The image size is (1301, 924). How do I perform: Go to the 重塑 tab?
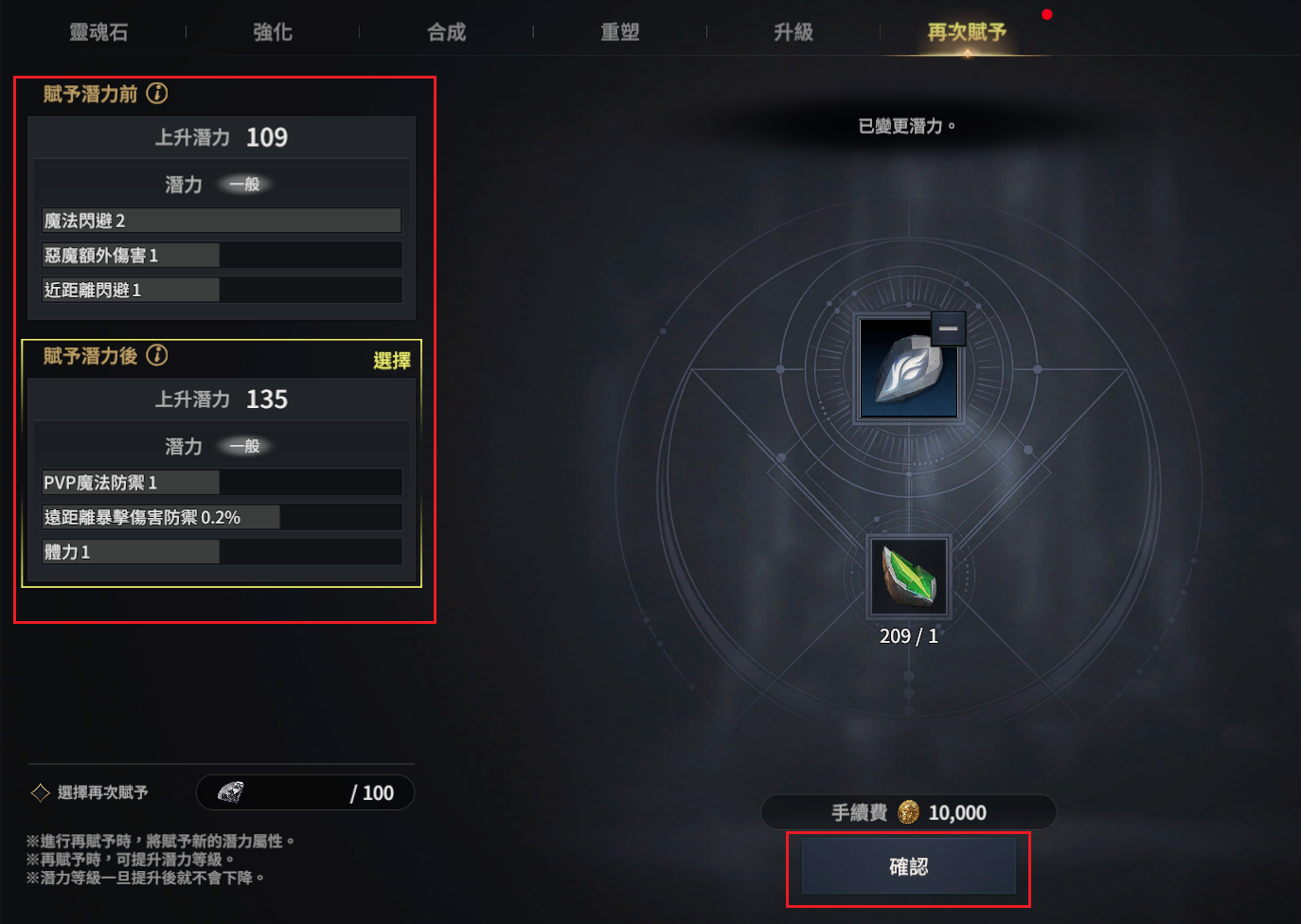(x=620, y=32)
